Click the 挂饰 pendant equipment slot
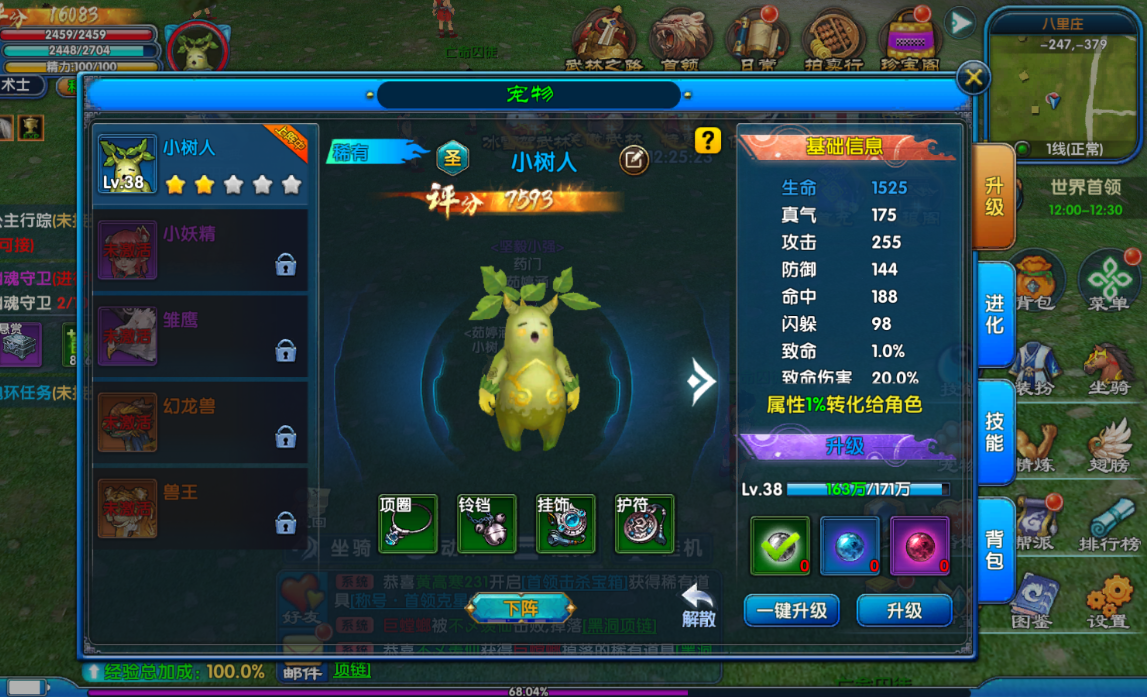The width and height of the screenshot is (1147, 697). point(566,523)
